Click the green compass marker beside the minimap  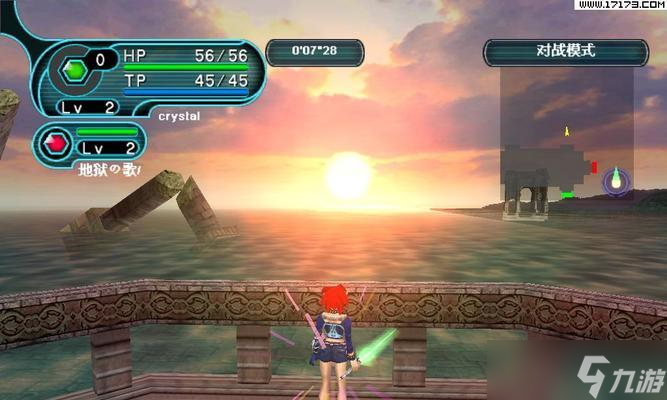(x=617, y=182)
